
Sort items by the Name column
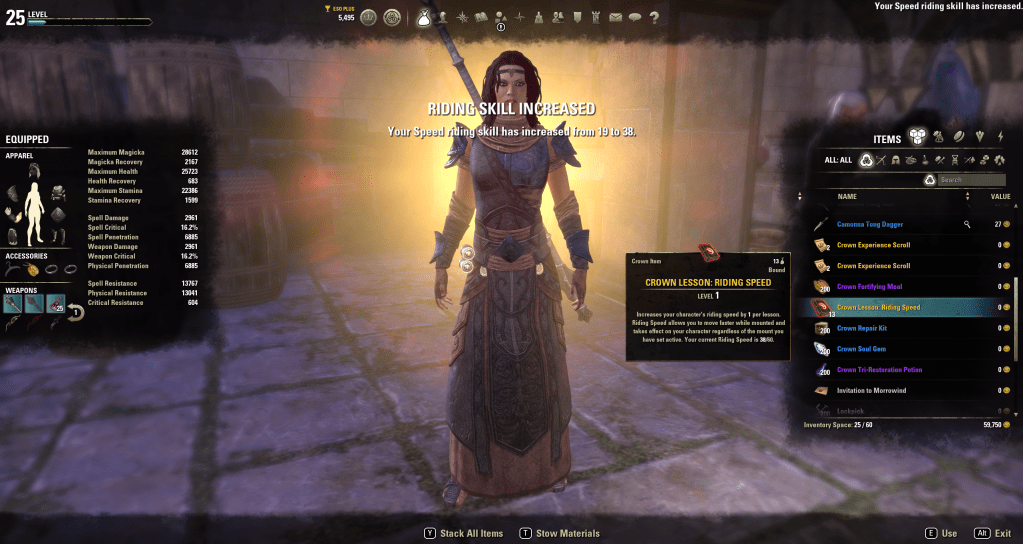coord(847,197)
